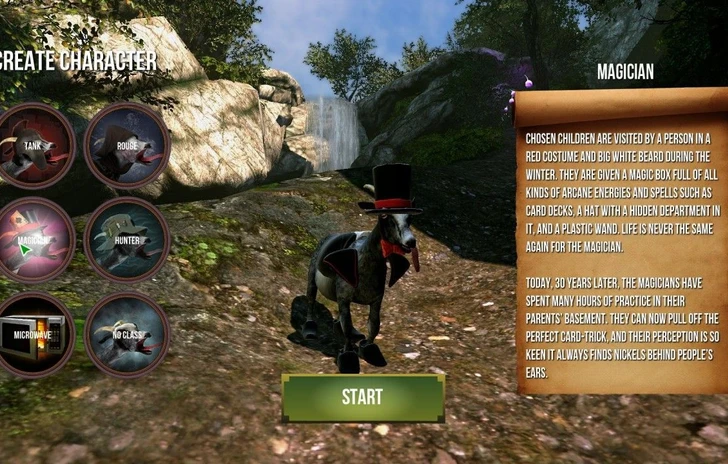This screenshot has height=464, width=728.
Task: Pick the Magician class
Action: click(x=35, y=240)
